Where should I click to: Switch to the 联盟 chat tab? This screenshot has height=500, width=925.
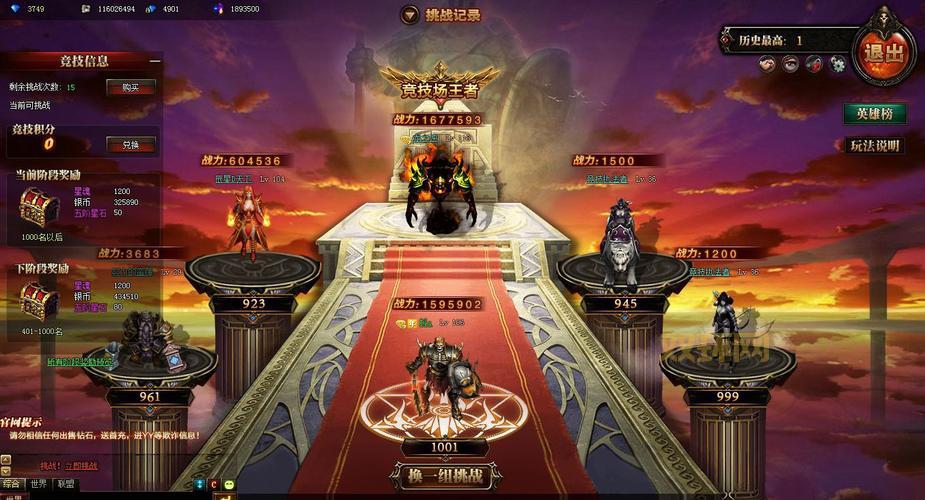66,484
